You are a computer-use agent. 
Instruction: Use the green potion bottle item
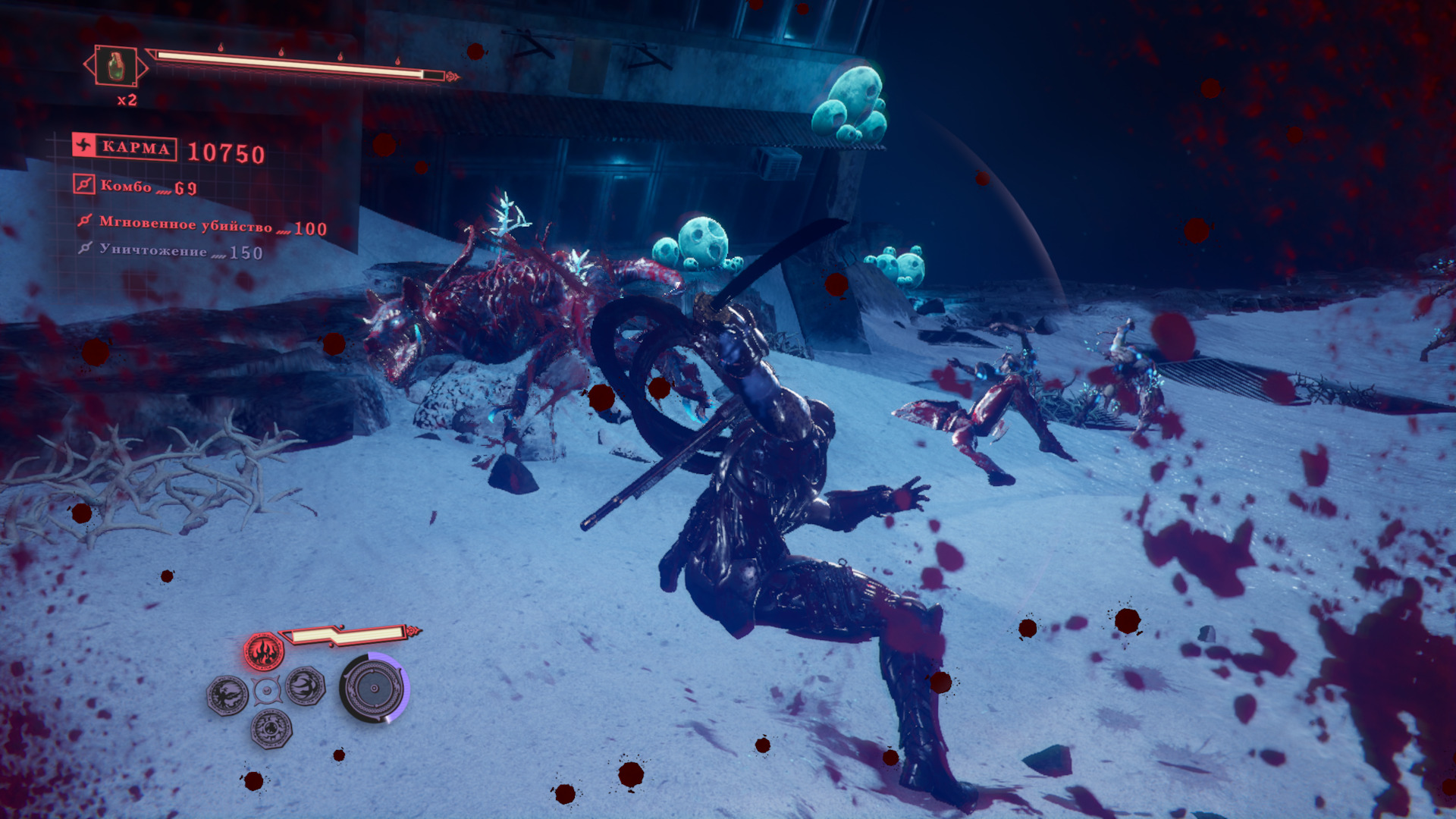(115, 67)
